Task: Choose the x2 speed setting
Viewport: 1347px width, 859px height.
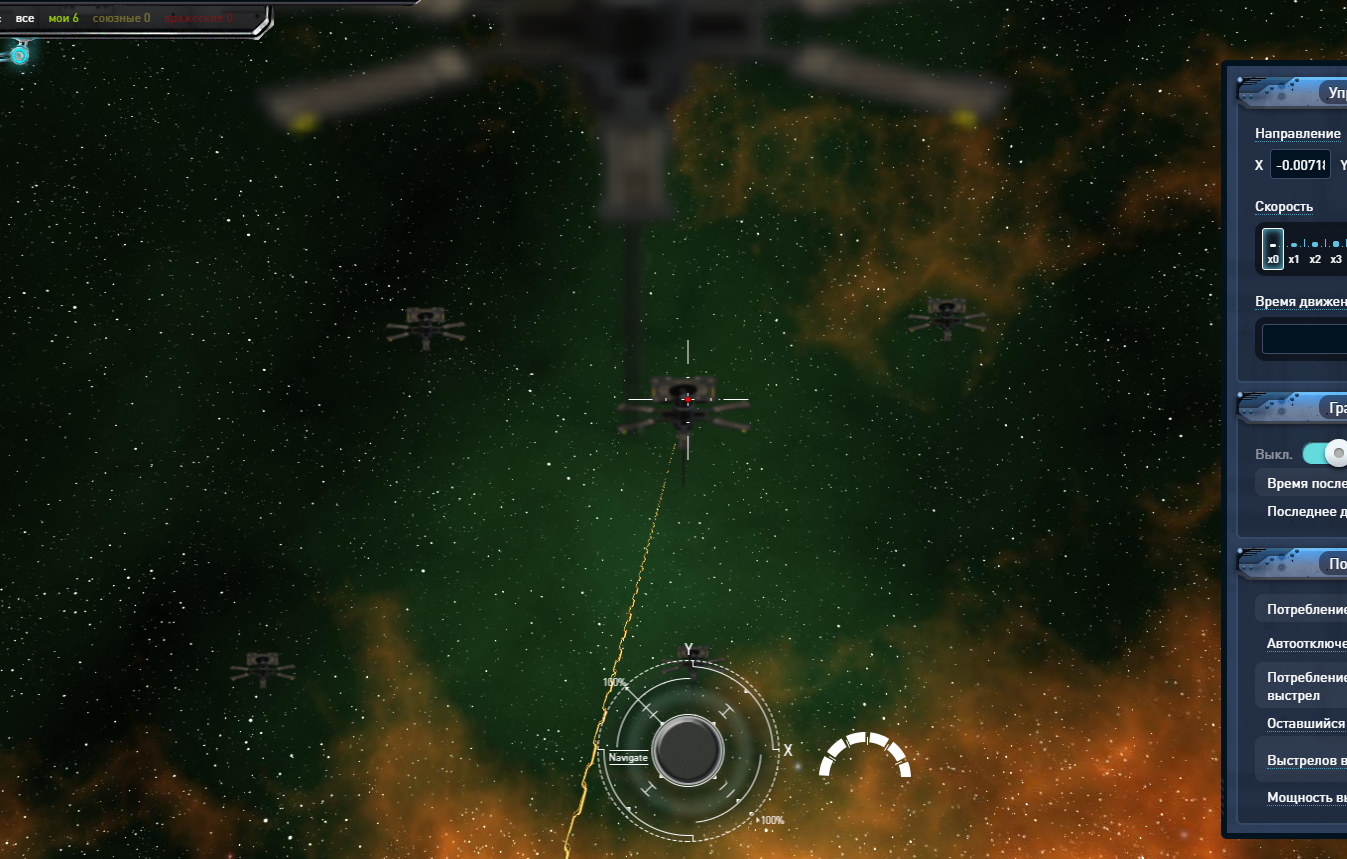Action: click(x=1315, y=259)
